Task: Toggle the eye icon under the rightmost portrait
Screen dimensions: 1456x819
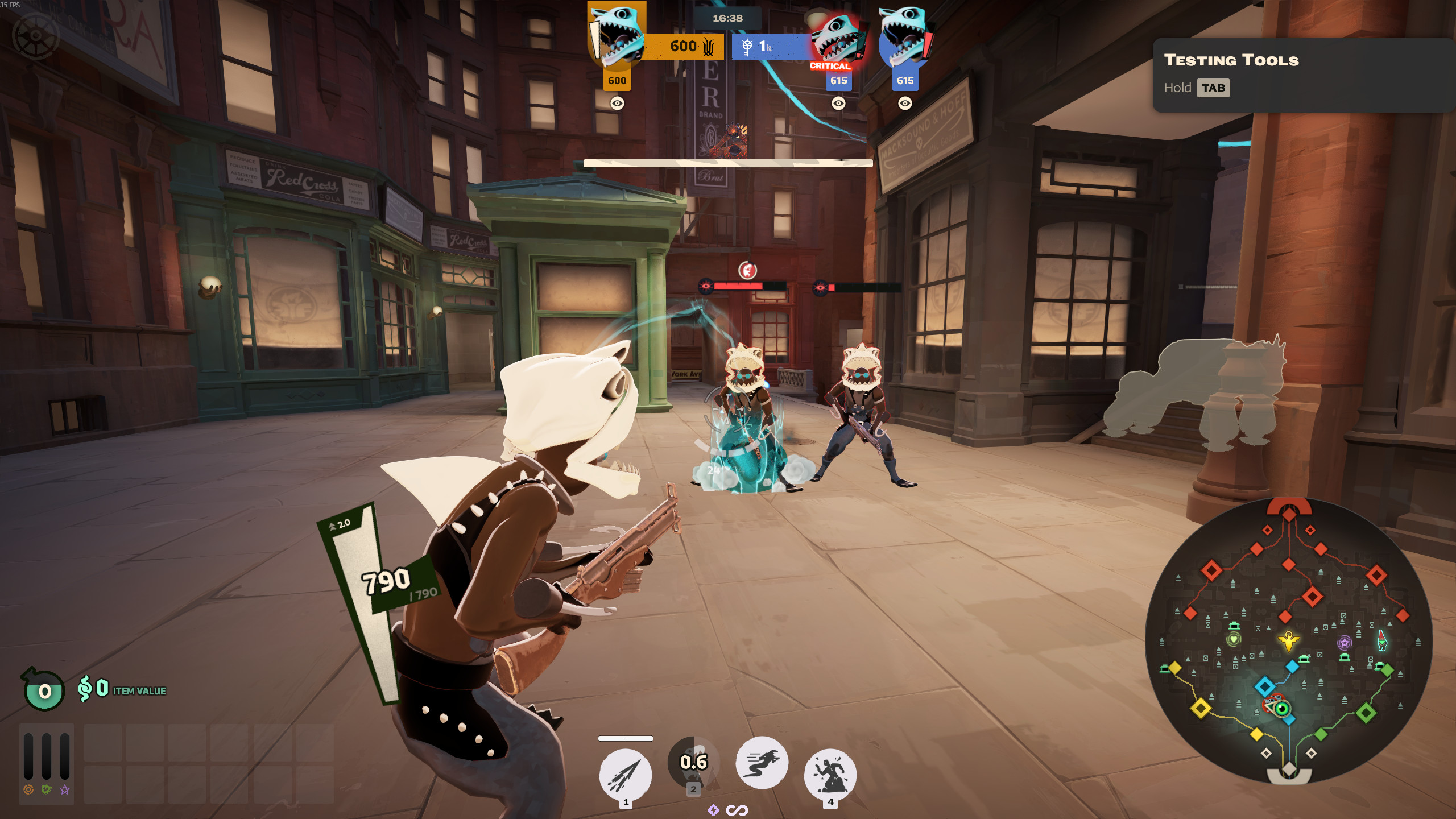Action: (x=905, y=103)
